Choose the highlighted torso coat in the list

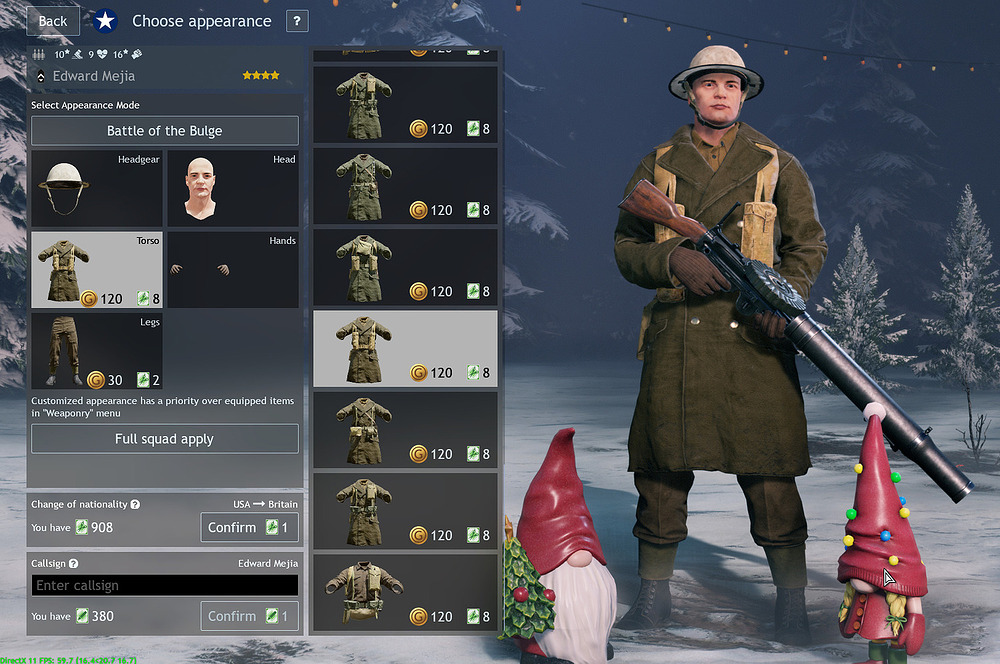405,348
